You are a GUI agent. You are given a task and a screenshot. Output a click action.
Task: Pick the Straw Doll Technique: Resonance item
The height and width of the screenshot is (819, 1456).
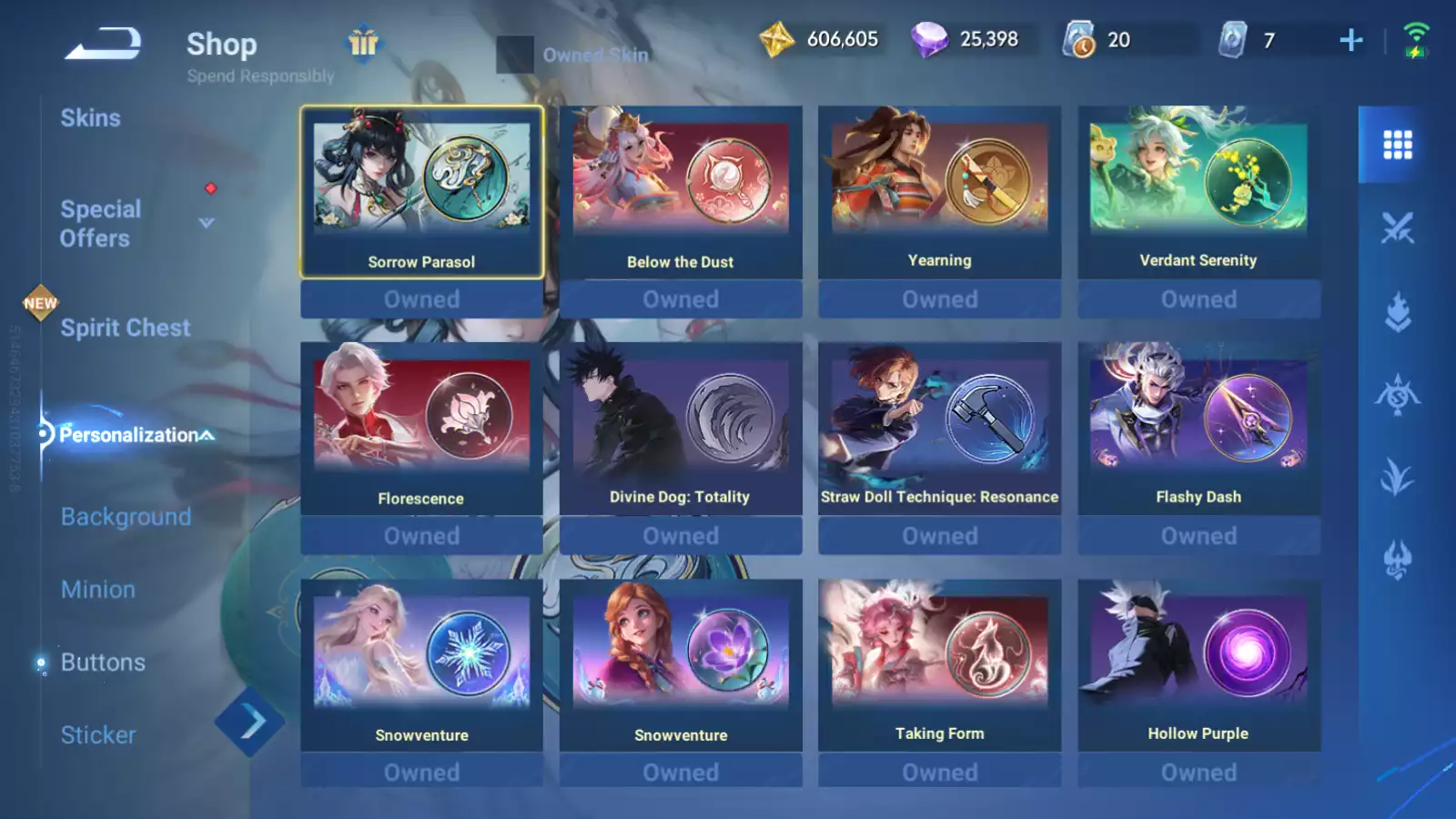(939, 429)
